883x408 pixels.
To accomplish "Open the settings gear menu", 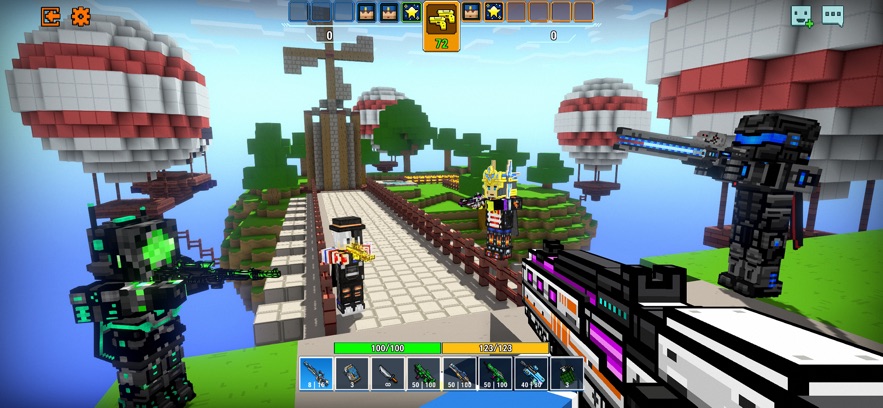I will (80, 16).
